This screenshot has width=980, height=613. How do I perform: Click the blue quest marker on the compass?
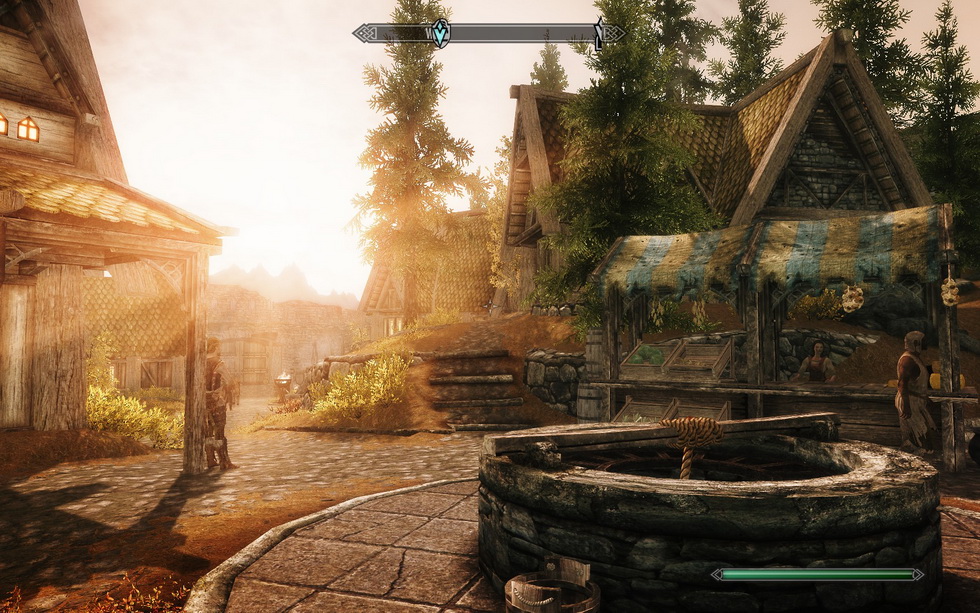(x=440, y=33)
